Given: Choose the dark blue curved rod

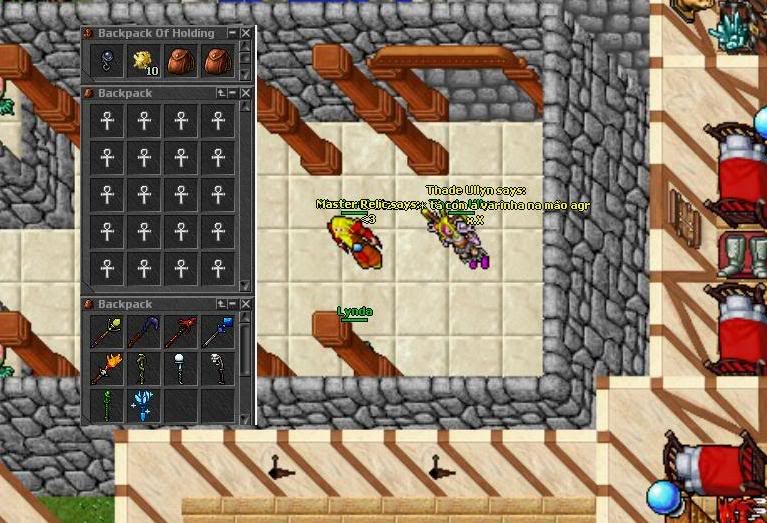Looking at the screenshot, I should (144, 331).
